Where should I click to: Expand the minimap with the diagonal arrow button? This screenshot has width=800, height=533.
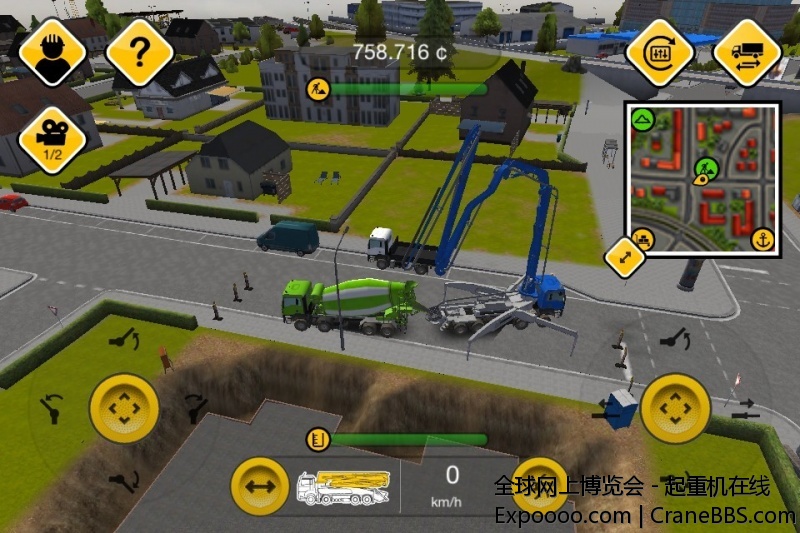pyautogui.click(x=626, y=258)
